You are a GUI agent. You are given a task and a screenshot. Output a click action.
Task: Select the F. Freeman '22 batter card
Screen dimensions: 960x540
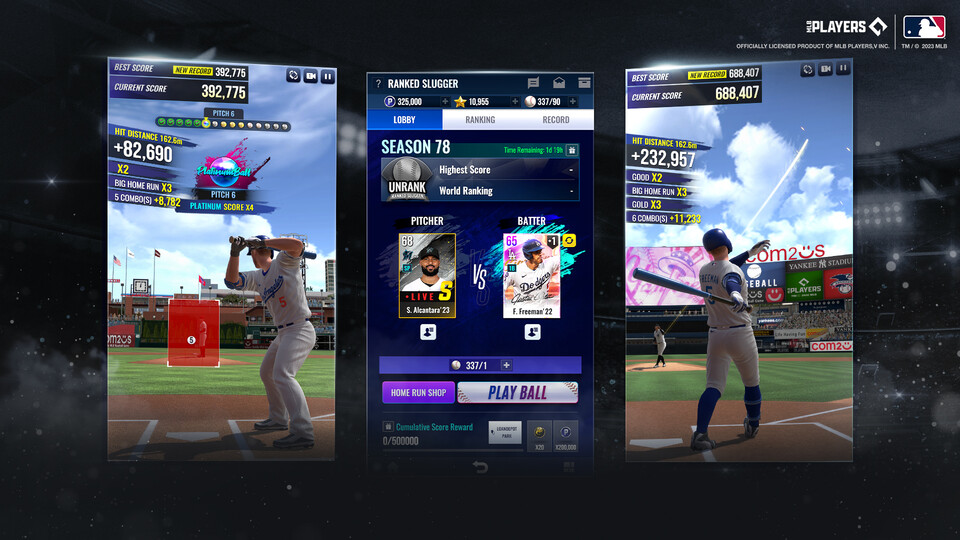point(531,276)
